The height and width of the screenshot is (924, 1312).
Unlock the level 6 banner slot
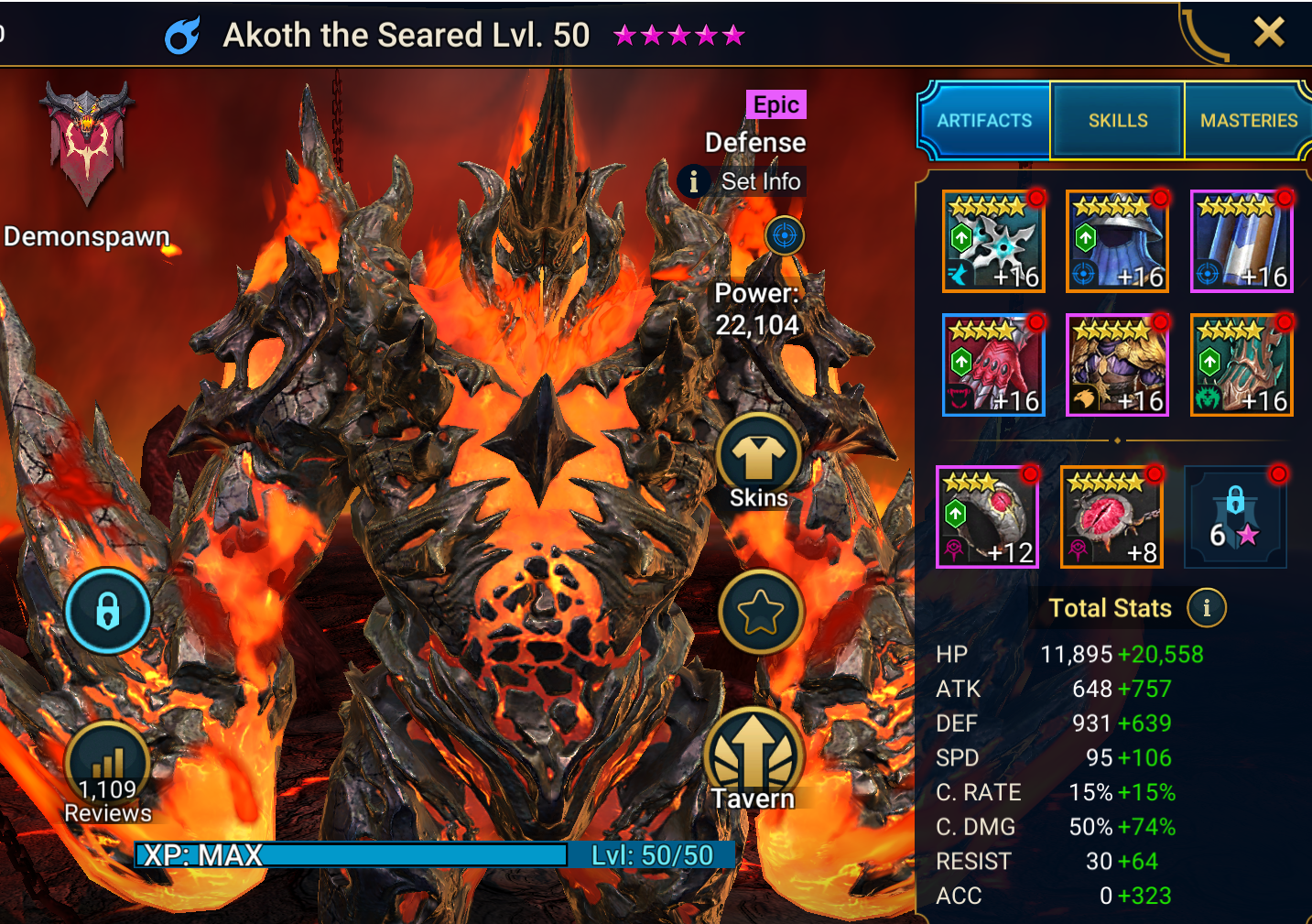pyautogui.click(x=1235, y=517)
